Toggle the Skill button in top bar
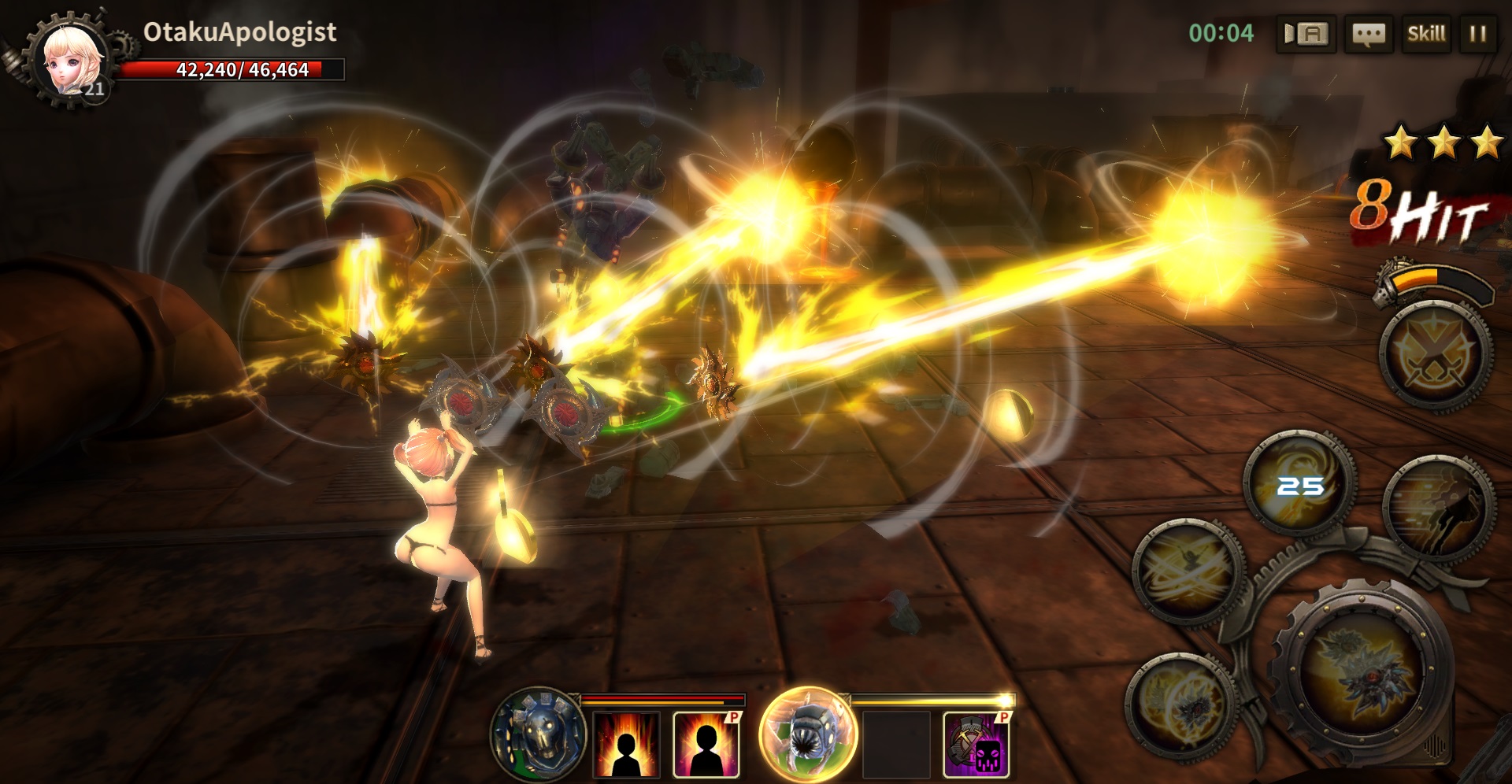Screen dimensions: 1512x784 (x=1426, y=34)
